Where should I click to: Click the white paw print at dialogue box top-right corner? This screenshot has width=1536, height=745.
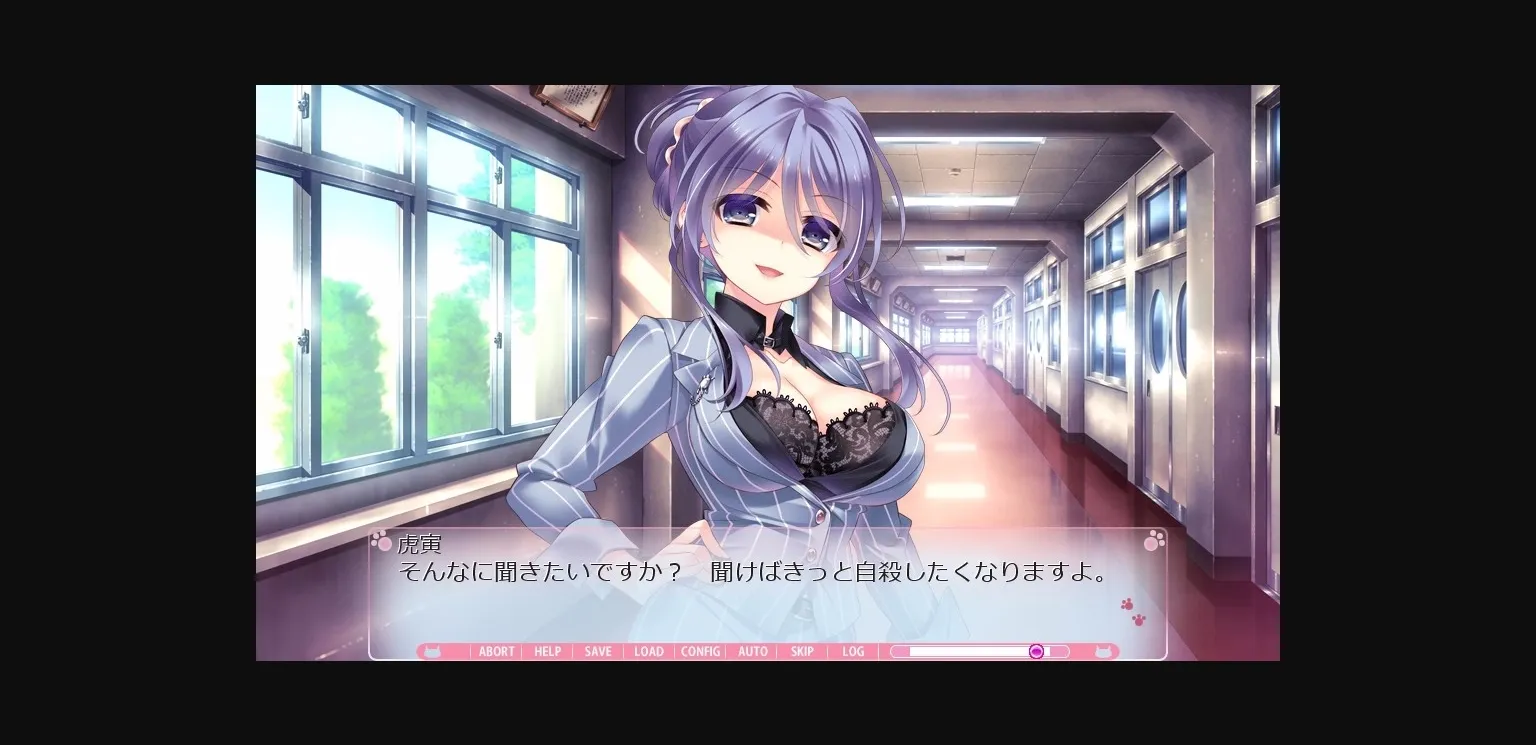1154,540
